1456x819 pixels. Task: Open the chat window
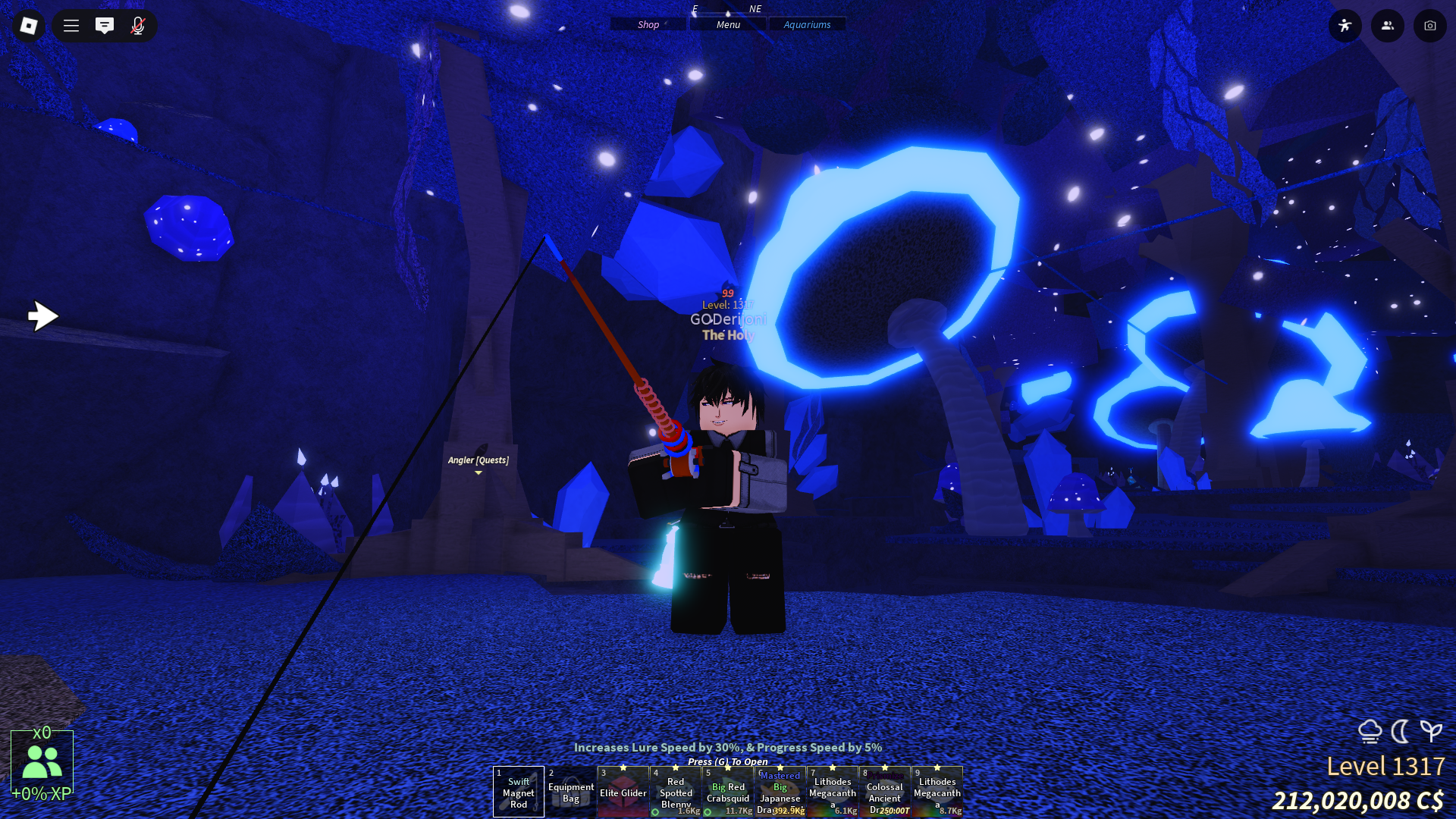point(105,26)
